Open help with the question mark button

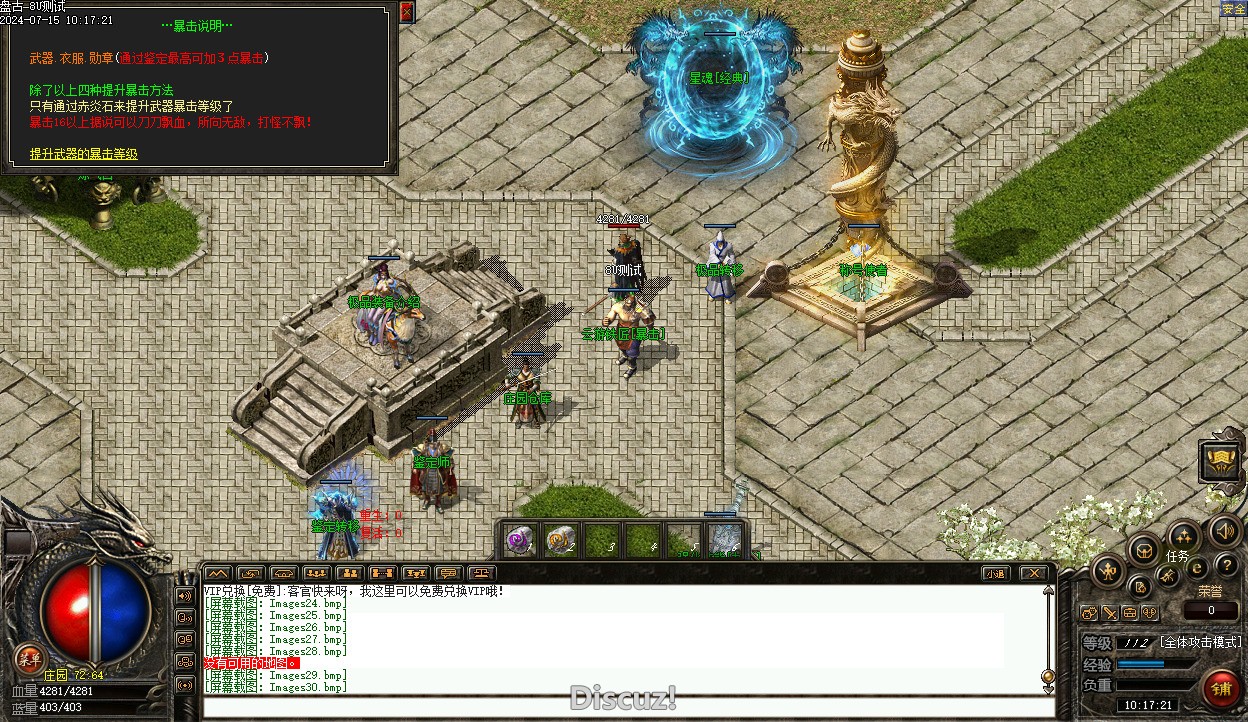pyautogui.click(x=1226, y=567)
